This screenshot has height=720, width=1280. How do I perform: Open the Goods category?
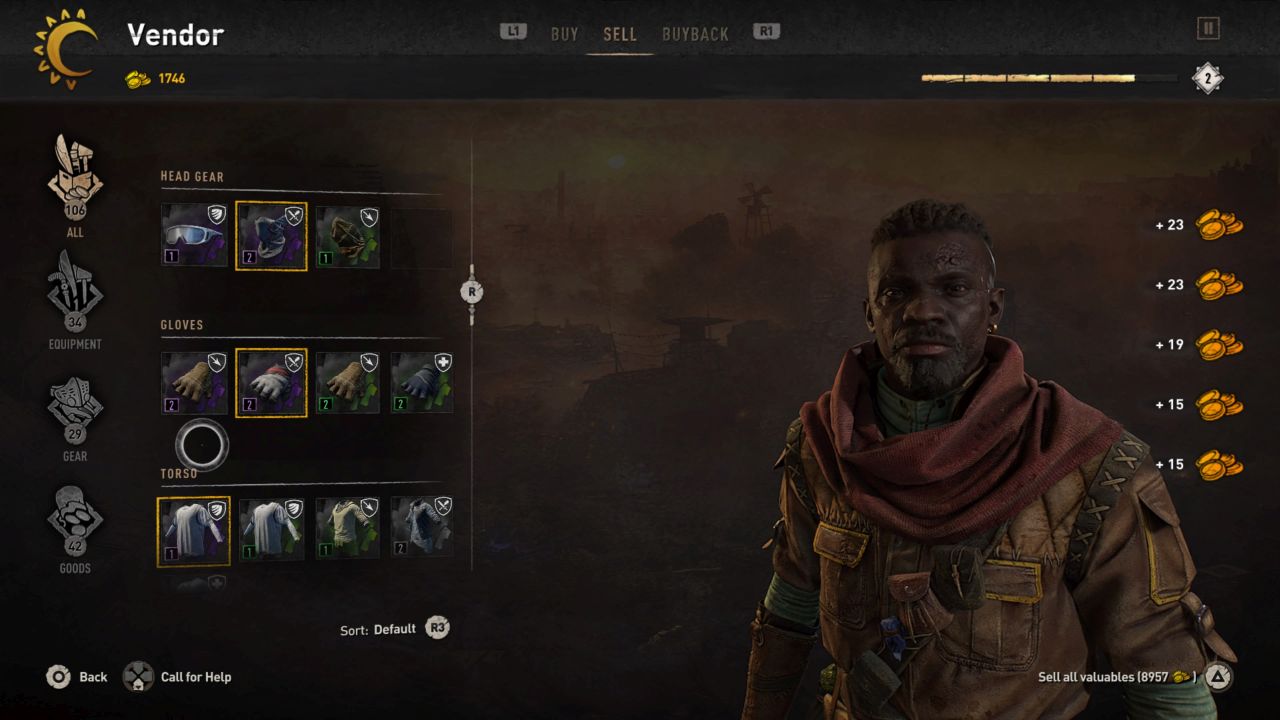pos(75,520)
